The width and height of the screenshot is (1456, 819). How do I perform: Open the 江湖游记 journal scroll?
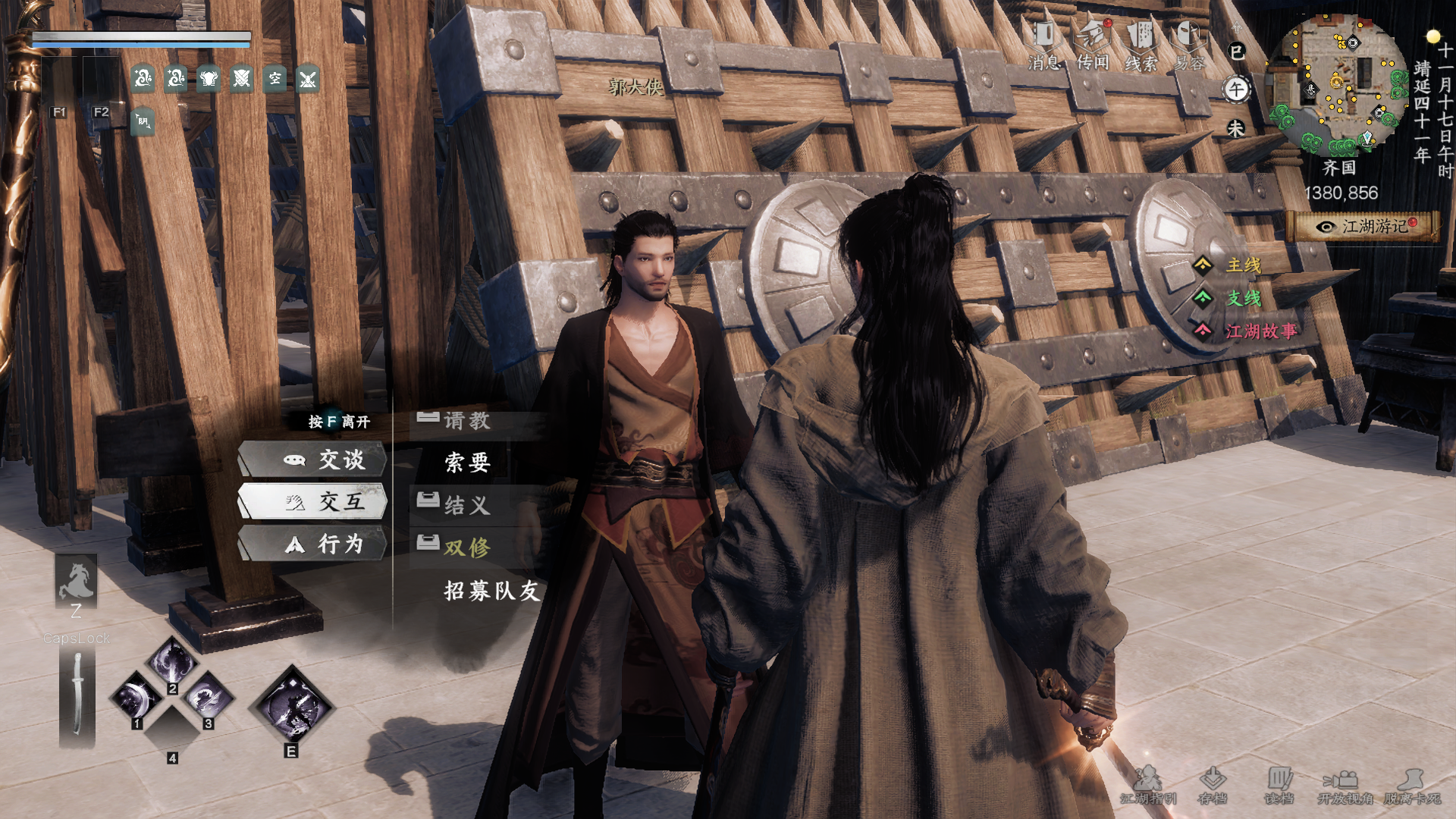coord(1366,226)
